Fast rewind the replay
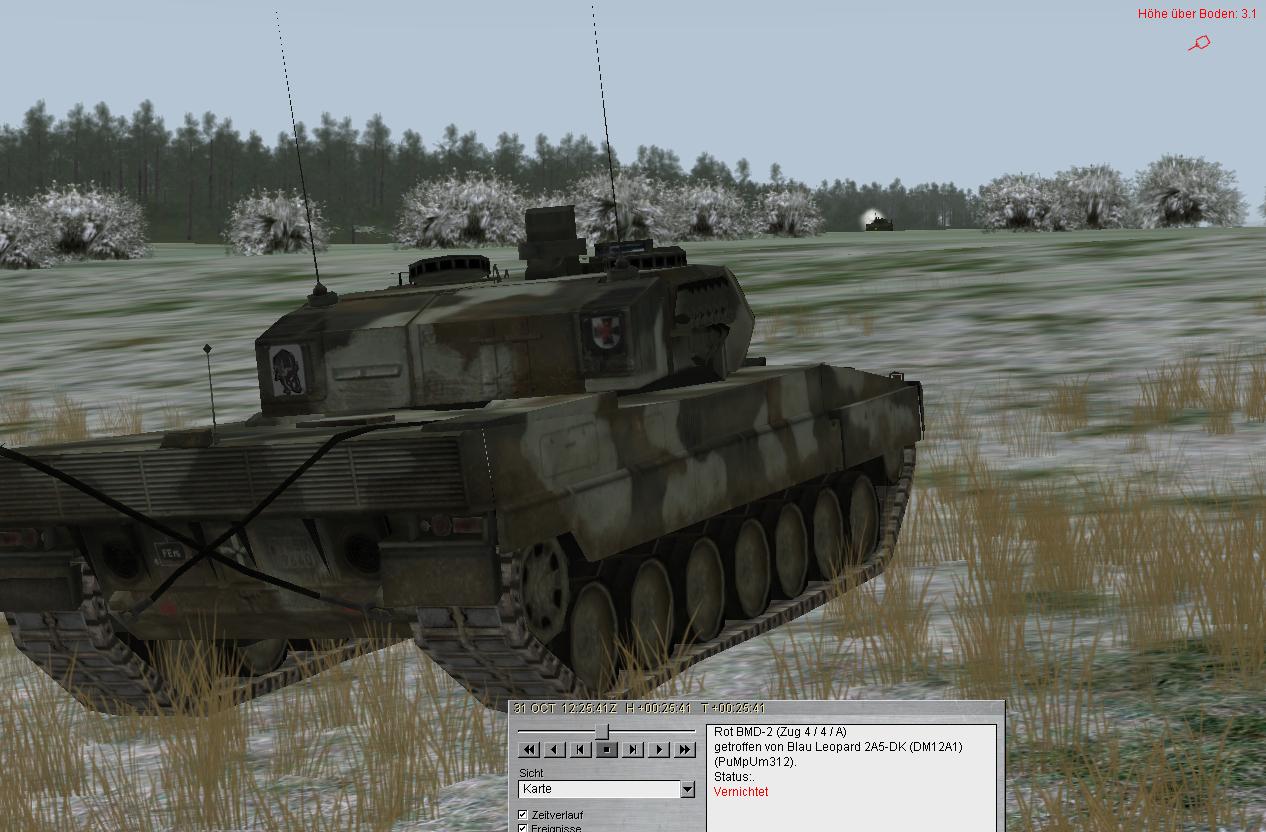The image size is (1266, 832). pos(529,750)
